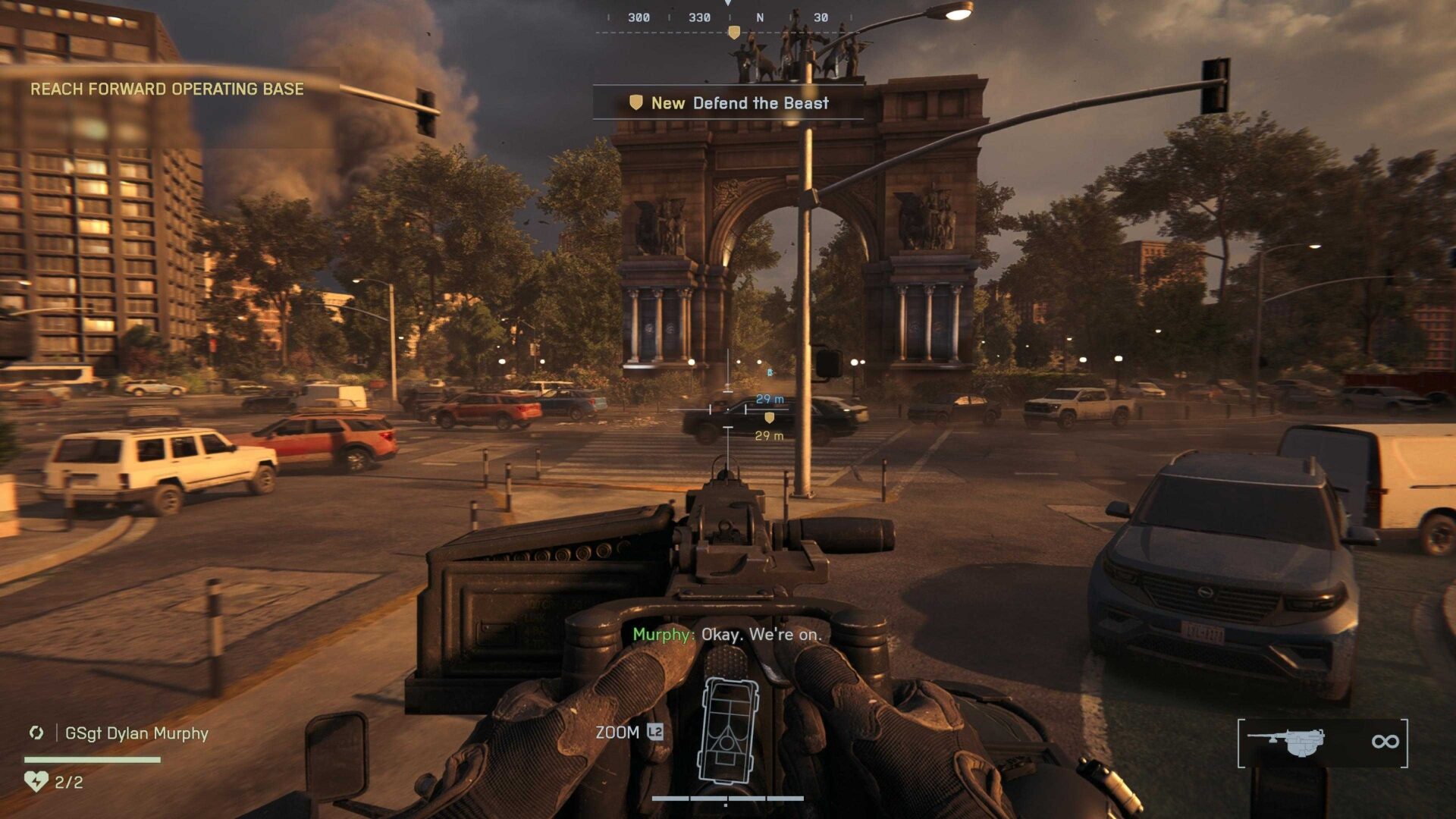Click the squad icon beside GSgt Dylan Murphy
Screen dimensions: 1456x819
coord(36,733)
